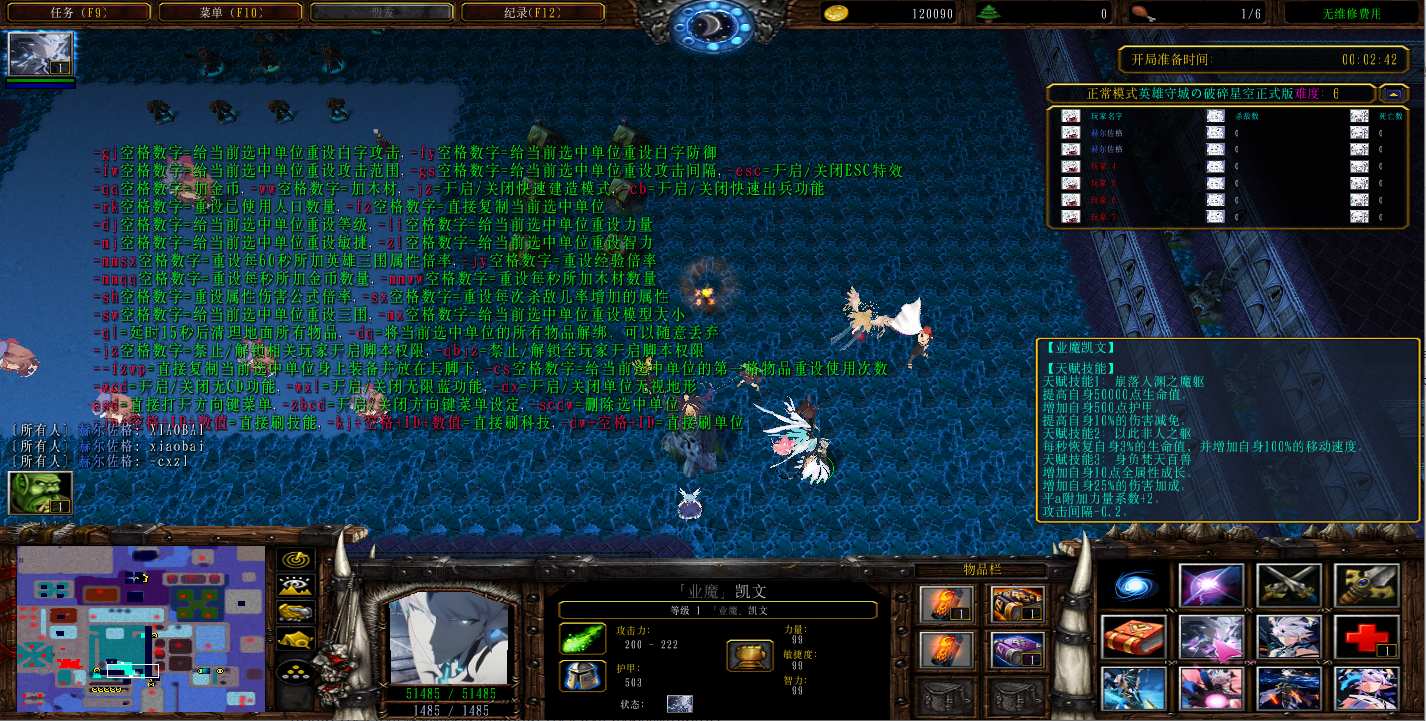1426x721 pixels.
Task: Activate the purple energy orb ability
Action: pos(1211,585)
